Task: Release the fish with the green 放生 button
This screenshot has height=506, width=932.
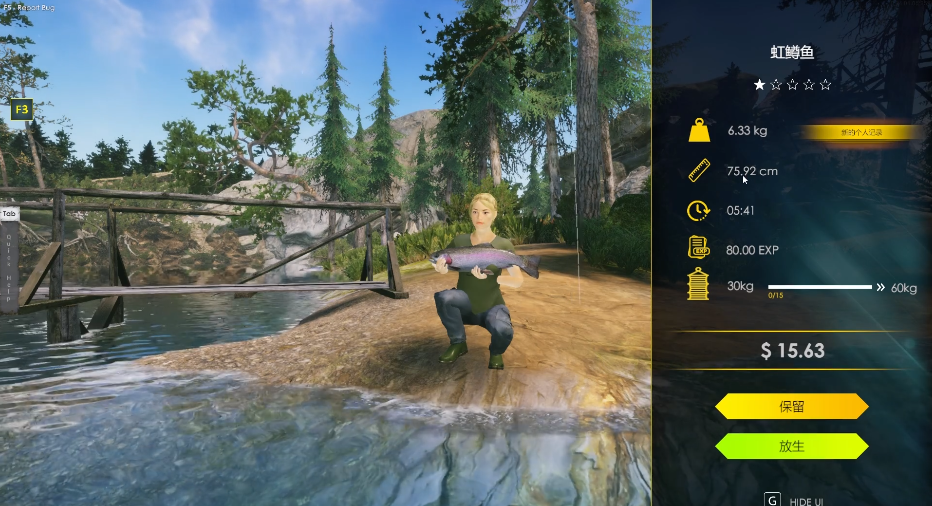Action: [x=791, y=446]
